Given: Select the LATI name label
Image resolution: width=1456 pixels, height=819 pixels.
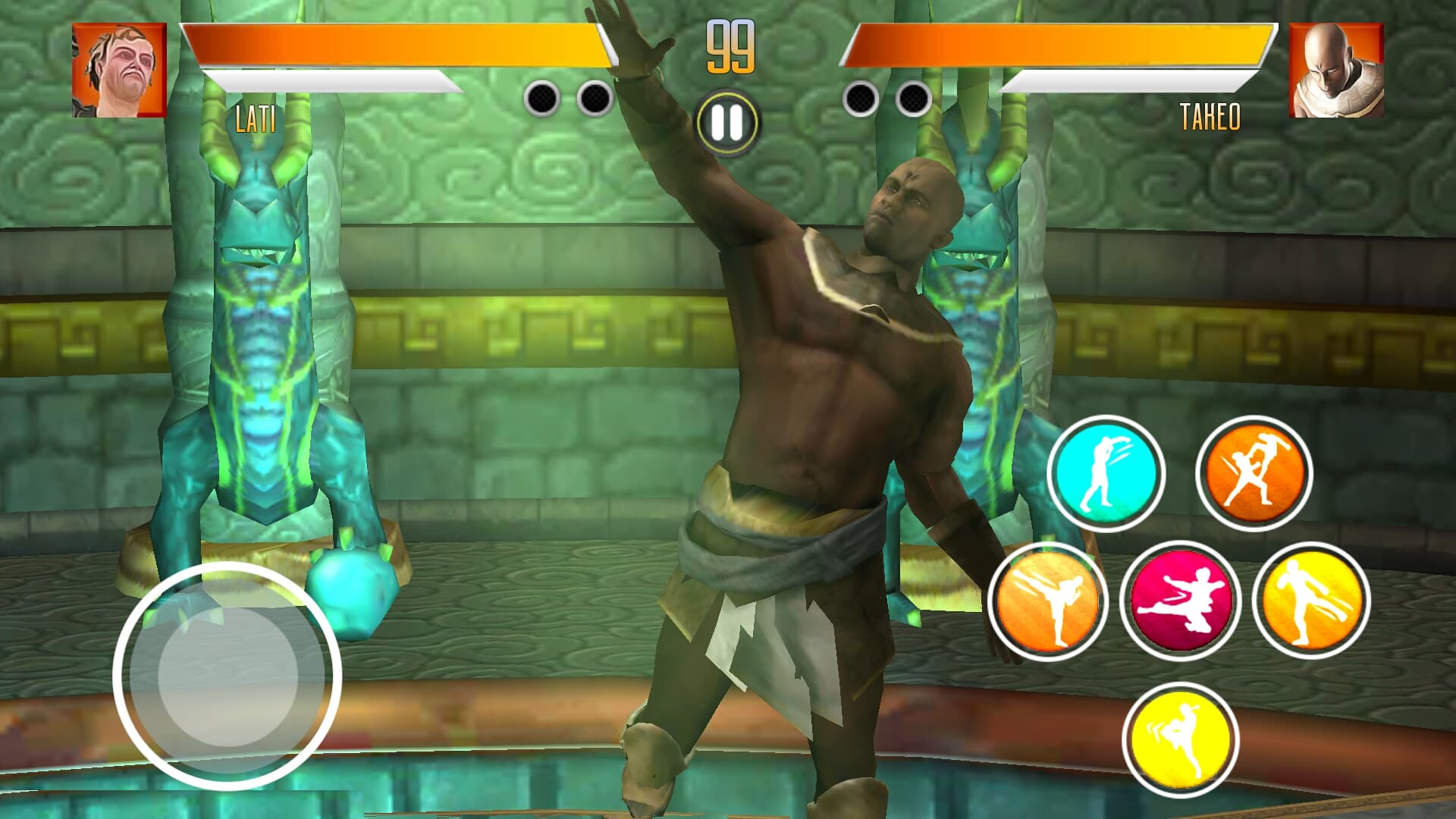Looking at the screenshot, I should pyautogui.click(x=256, y=118).
